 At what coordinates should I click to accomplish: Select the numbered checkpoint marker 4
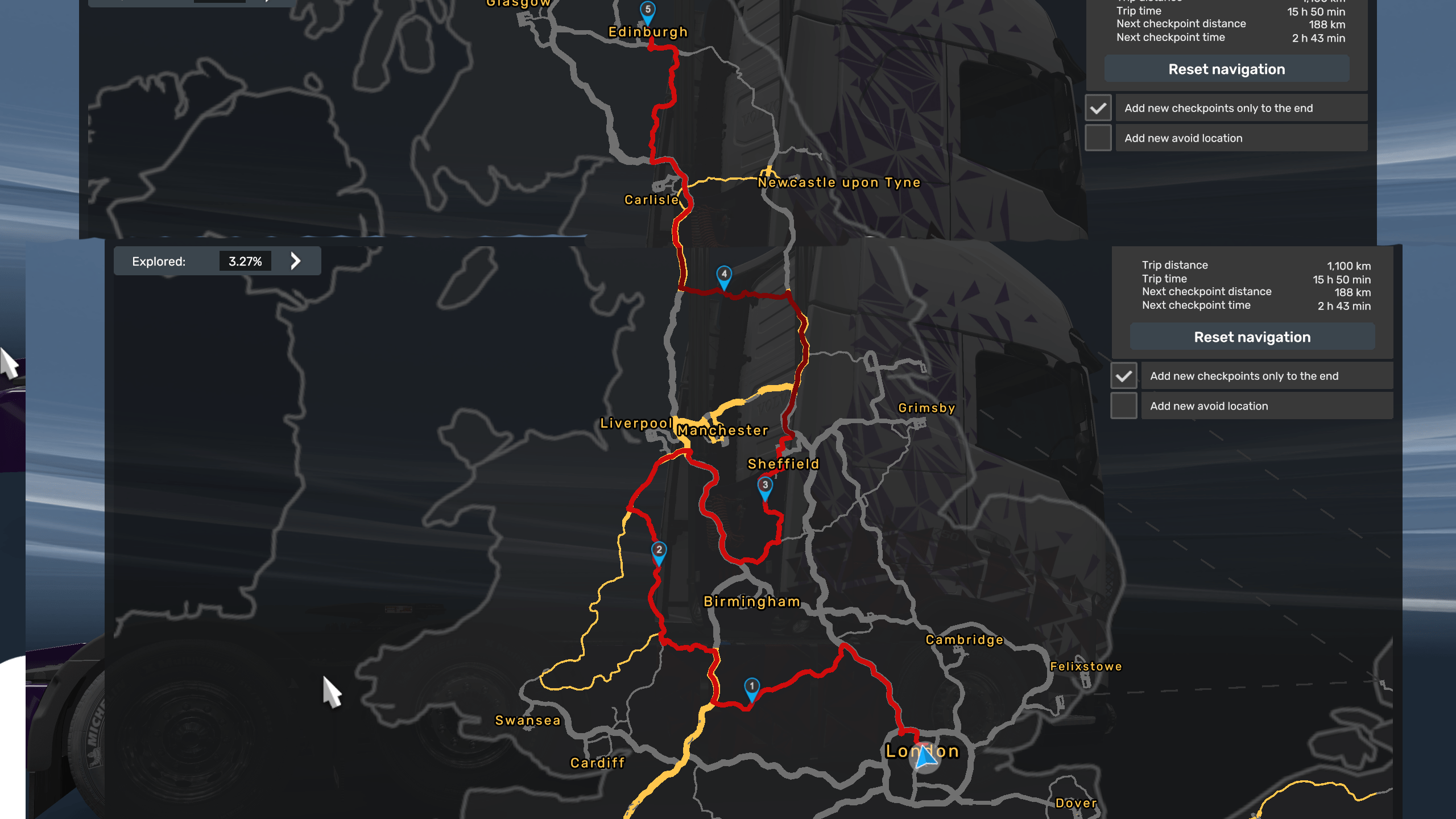[723, 275]
